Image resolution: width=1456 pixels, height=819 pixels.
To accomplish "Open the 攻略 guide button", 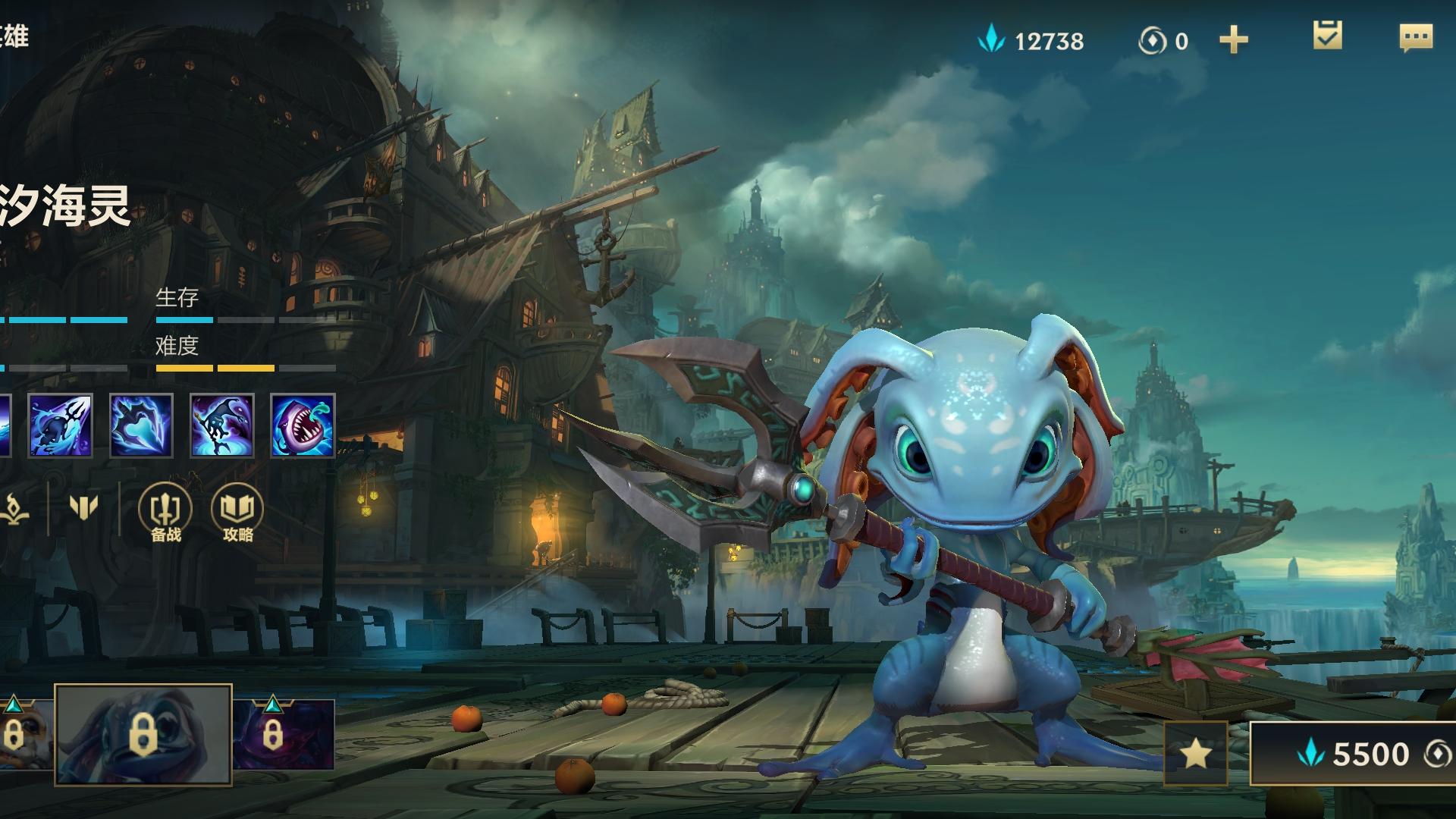I will coord(237,511).
